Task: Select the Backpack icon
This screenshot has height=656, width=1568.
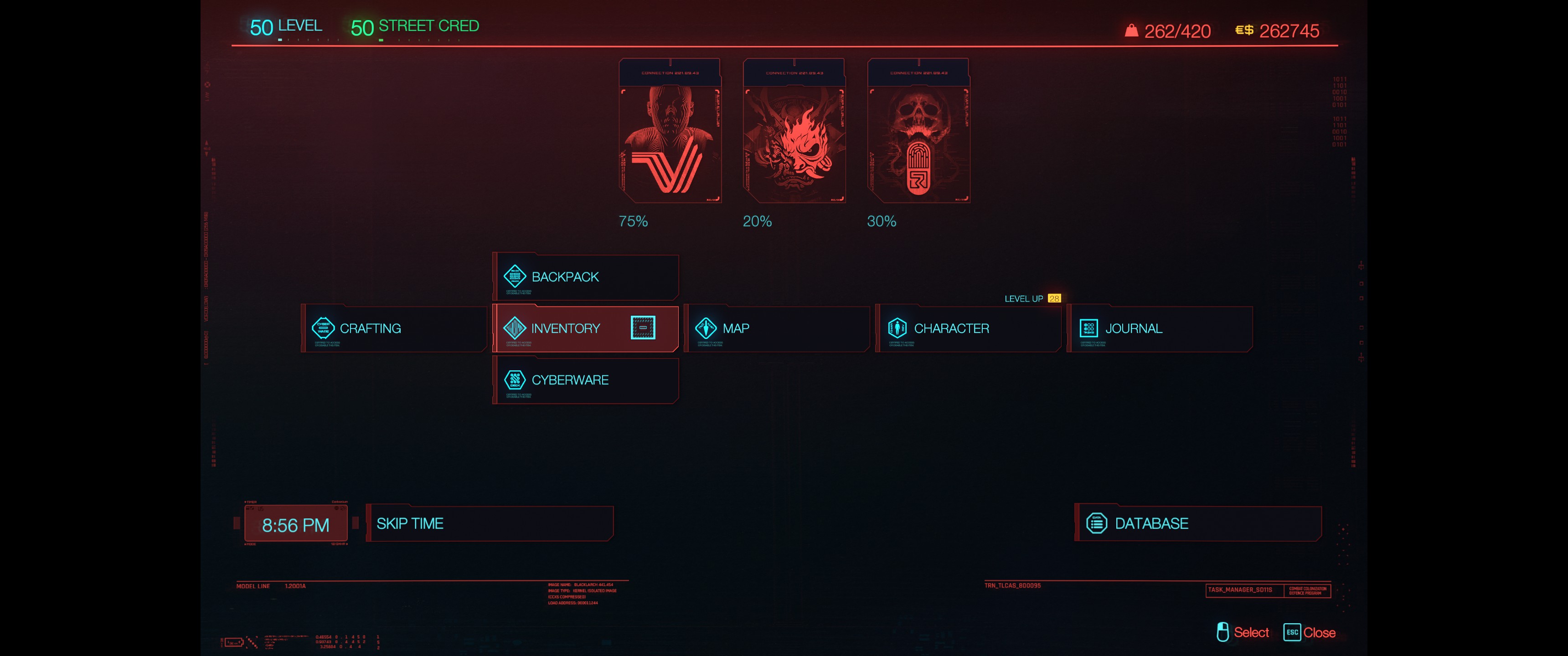Action: [514, 276]
